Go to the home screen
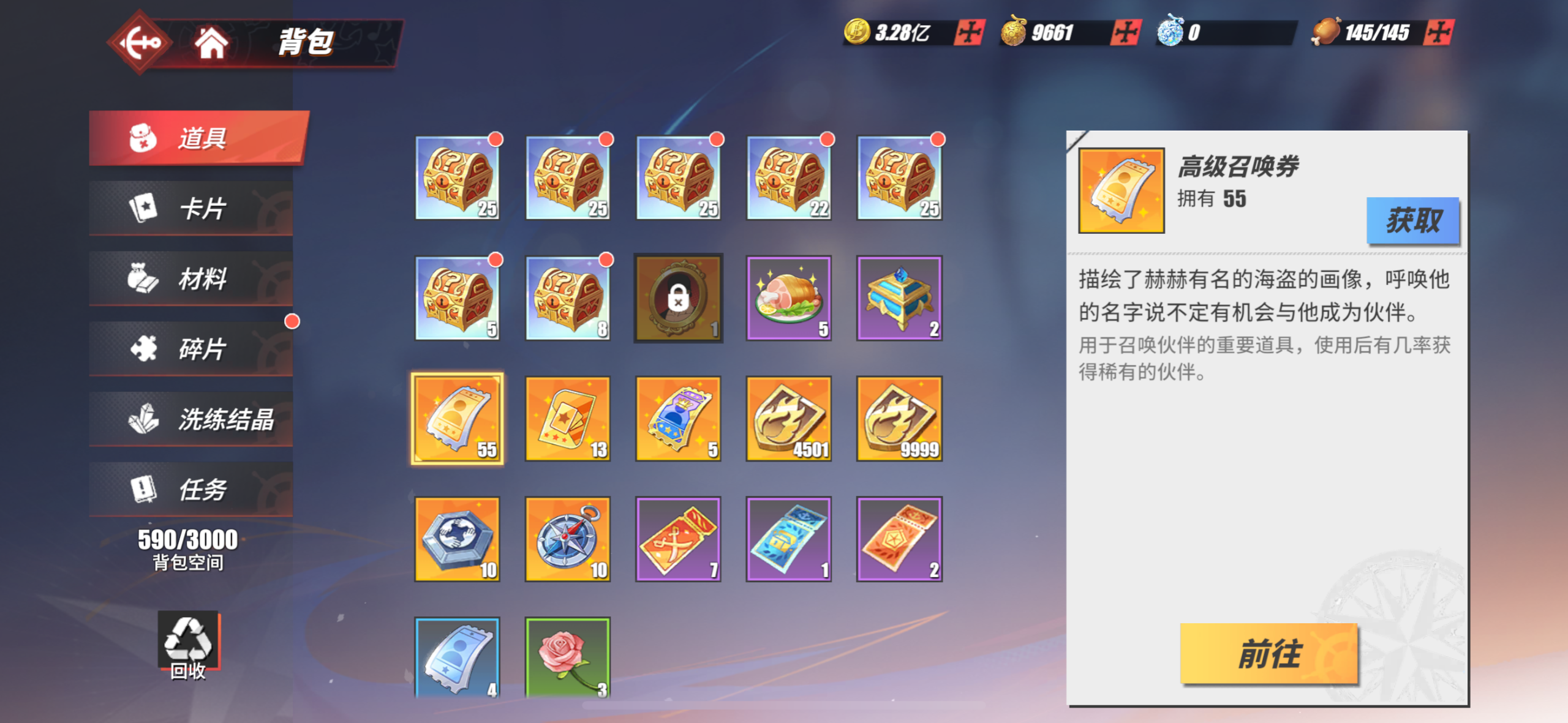 click(x=211, y=42)
